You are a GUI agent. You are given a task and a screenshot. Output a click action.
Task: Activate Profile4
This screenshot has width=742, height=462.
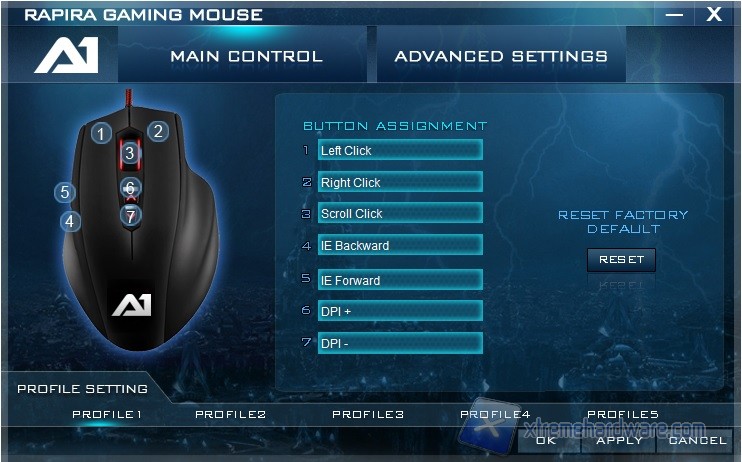(x=495, y=414)
